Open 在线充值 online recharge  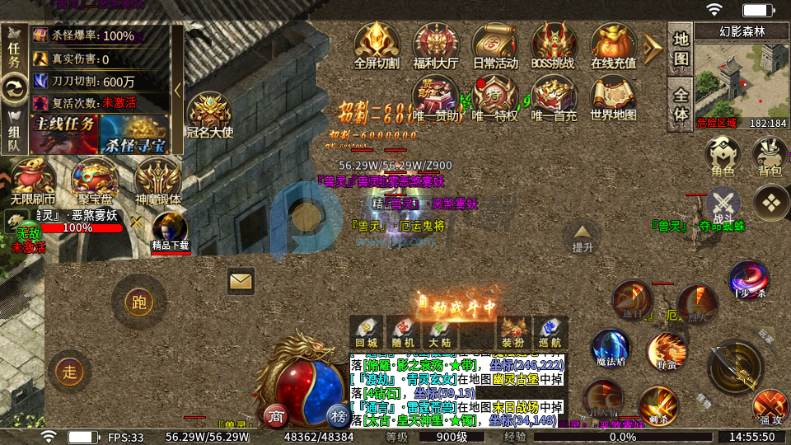(x=613, y=46)
